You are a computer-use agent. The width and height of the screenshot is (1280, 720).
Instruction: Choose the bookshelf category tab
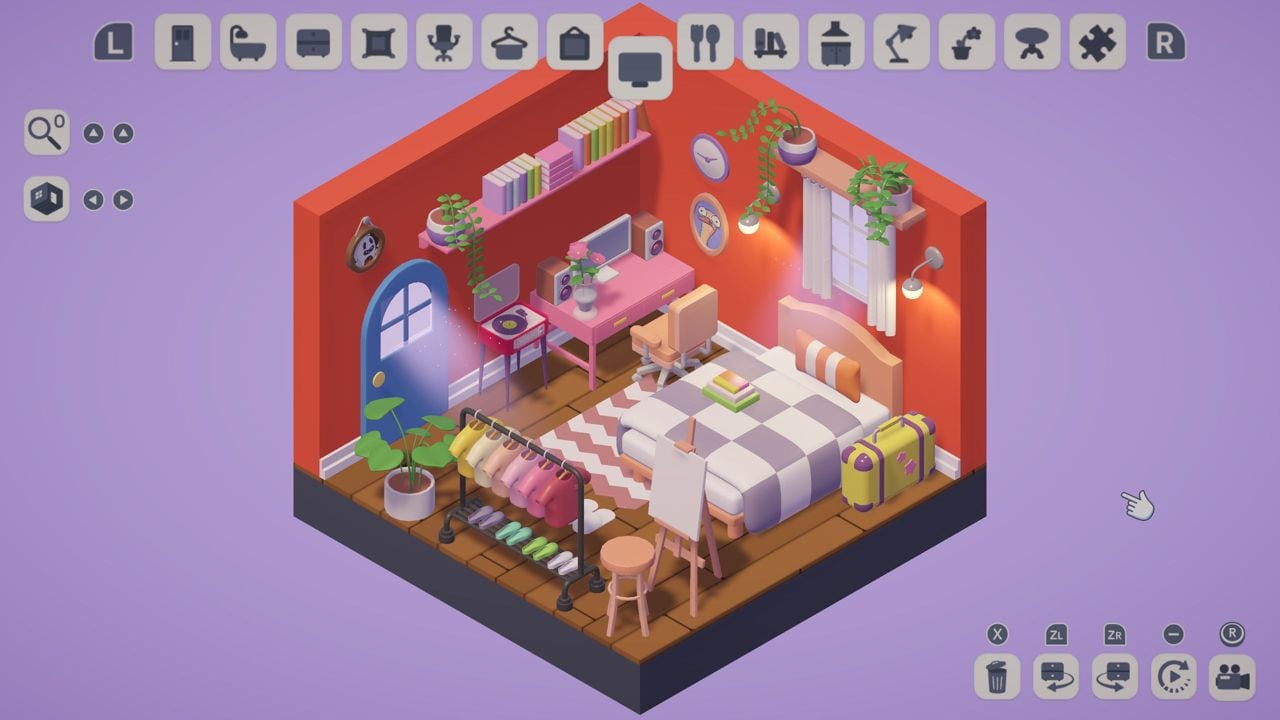[x=770, y=42]
